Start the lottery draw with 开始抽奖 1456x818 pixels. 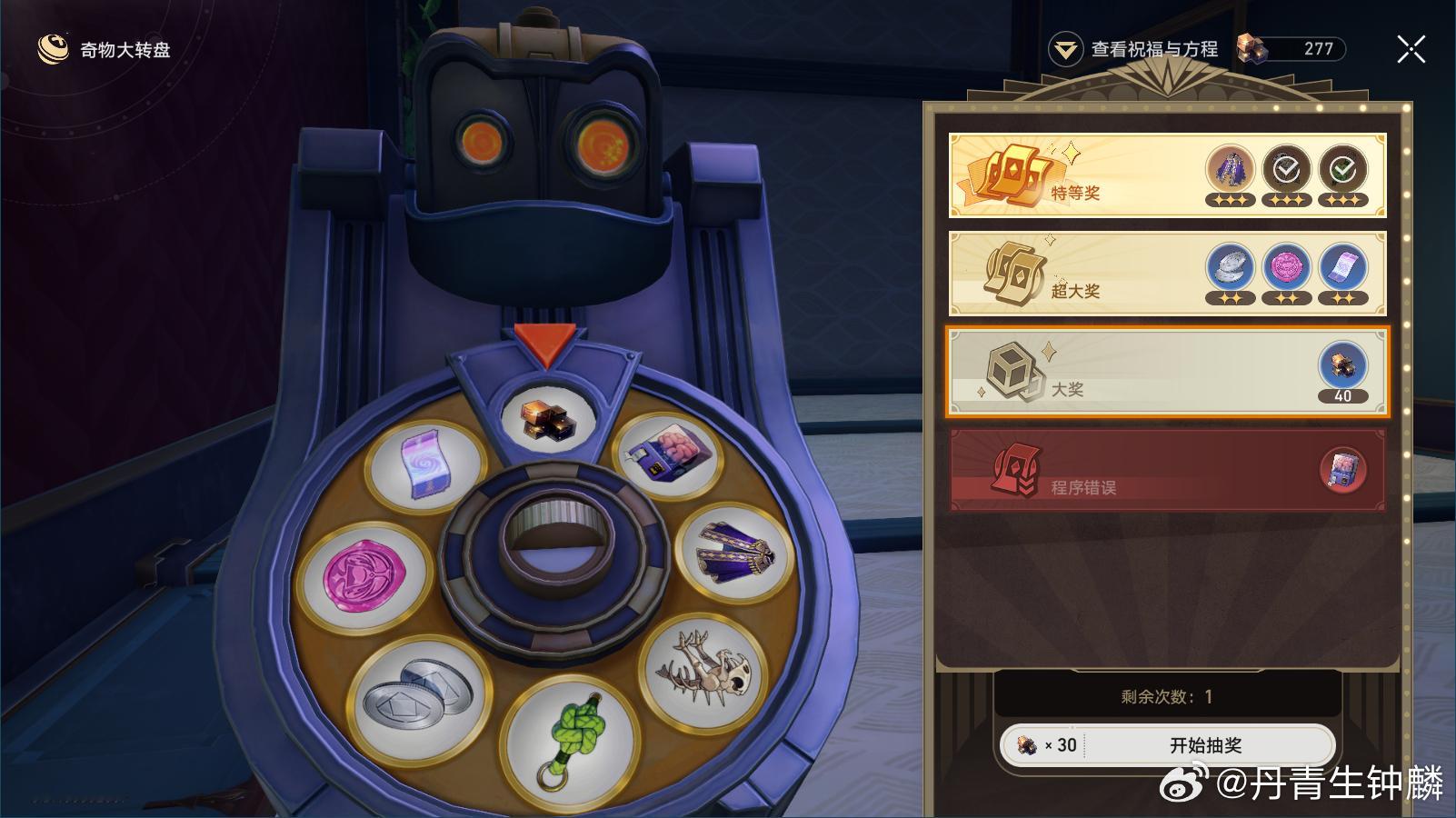click(1204, 745)
